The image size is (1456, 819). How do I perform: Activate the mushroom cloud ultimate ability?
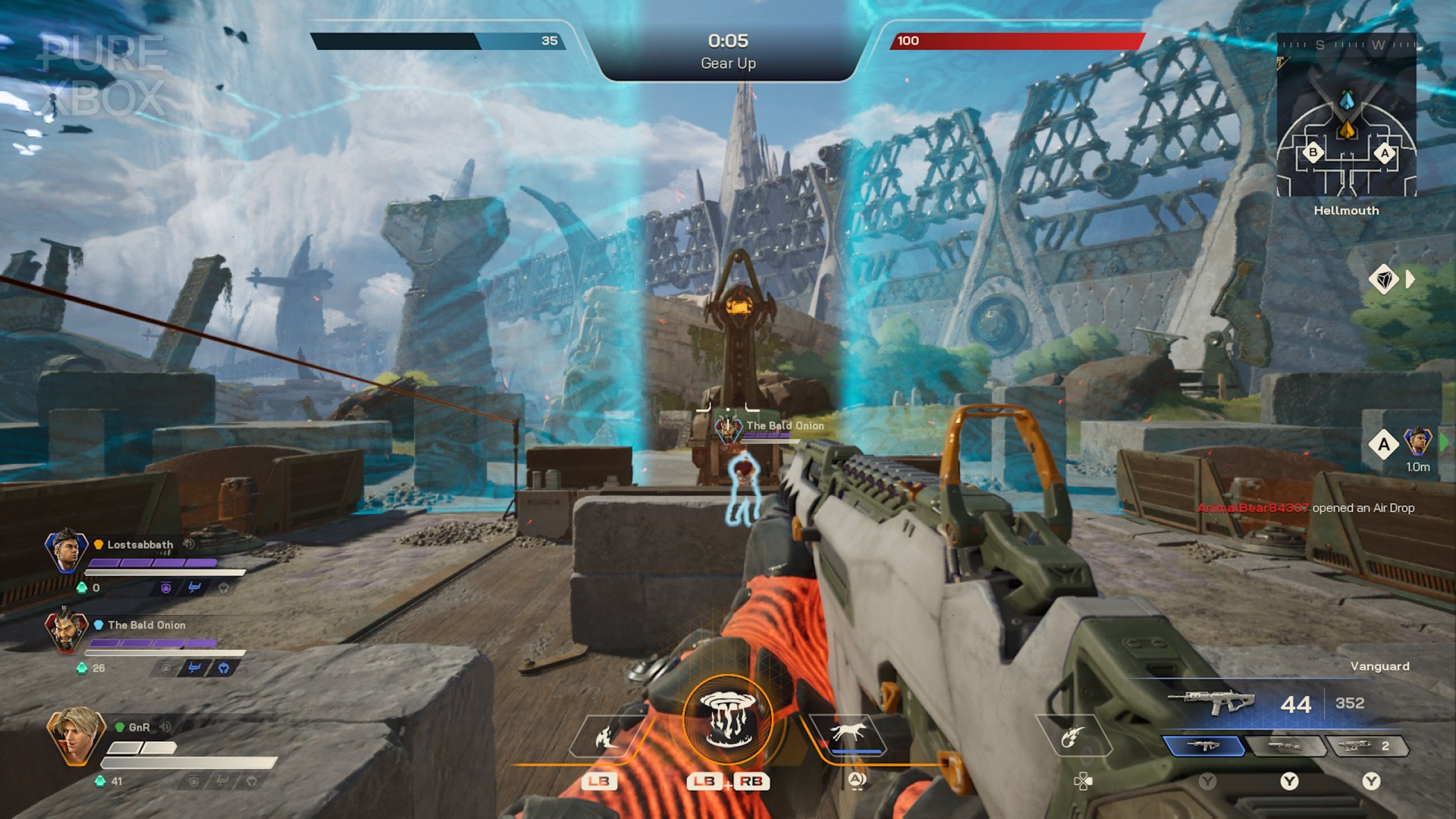pyautogui.click(x=727, y=718)
